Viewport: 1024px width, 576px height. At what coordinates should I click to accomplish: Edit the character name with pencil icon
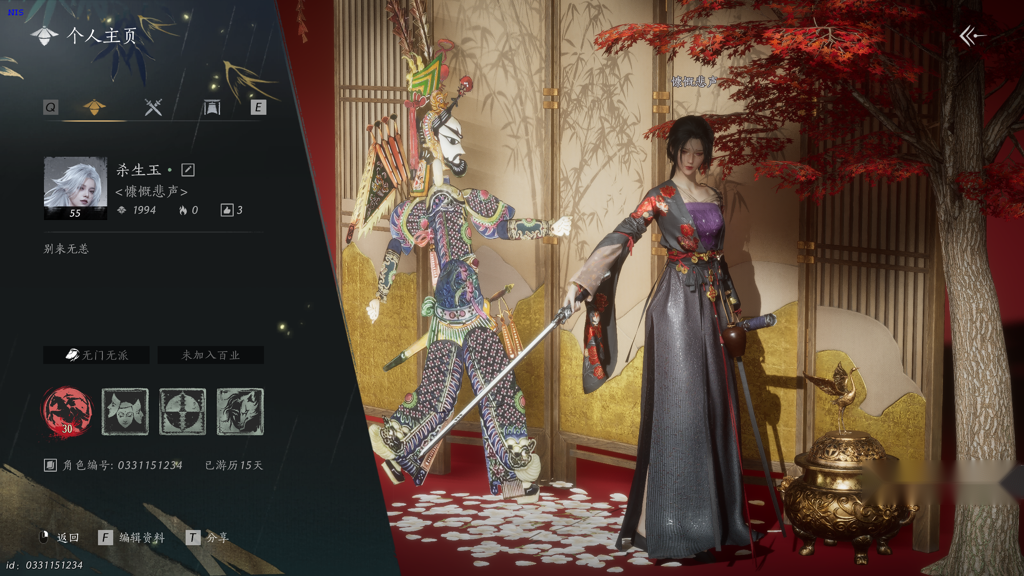pos(188,171)
